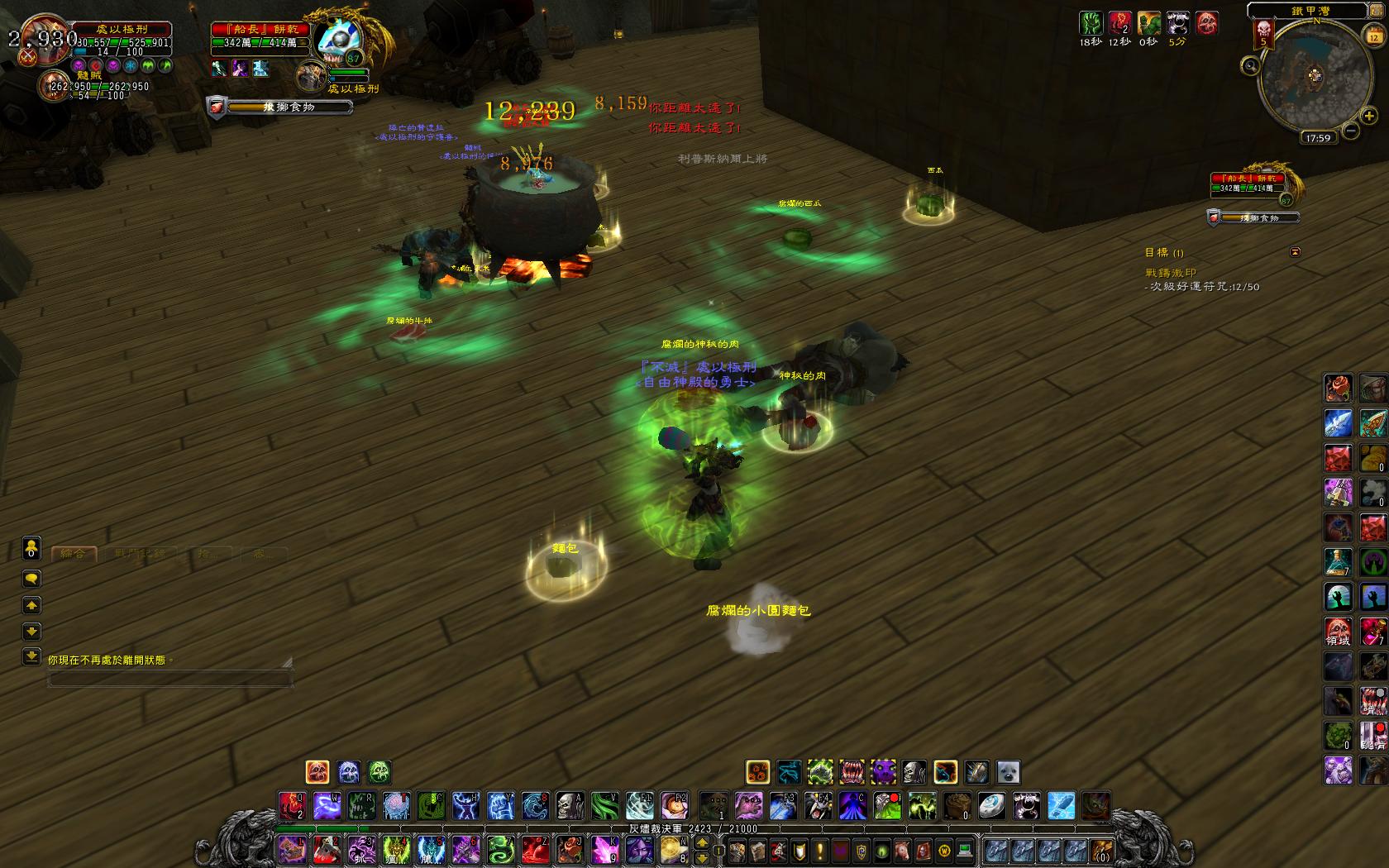Open the main backpack bag slot

(x=1100, y=850)
